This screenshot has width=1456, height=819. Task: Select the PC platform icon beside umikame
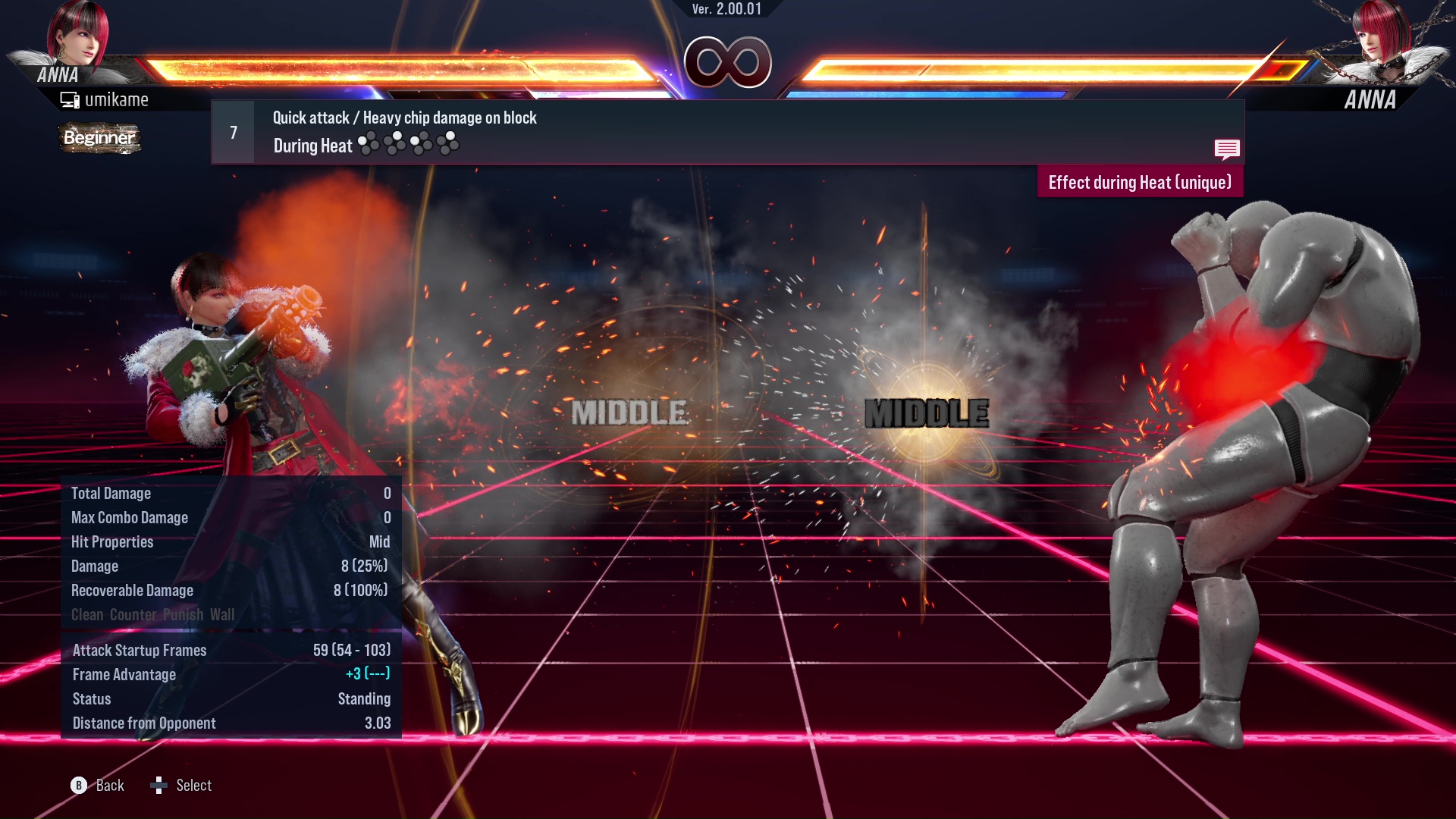tap(69, 99)
